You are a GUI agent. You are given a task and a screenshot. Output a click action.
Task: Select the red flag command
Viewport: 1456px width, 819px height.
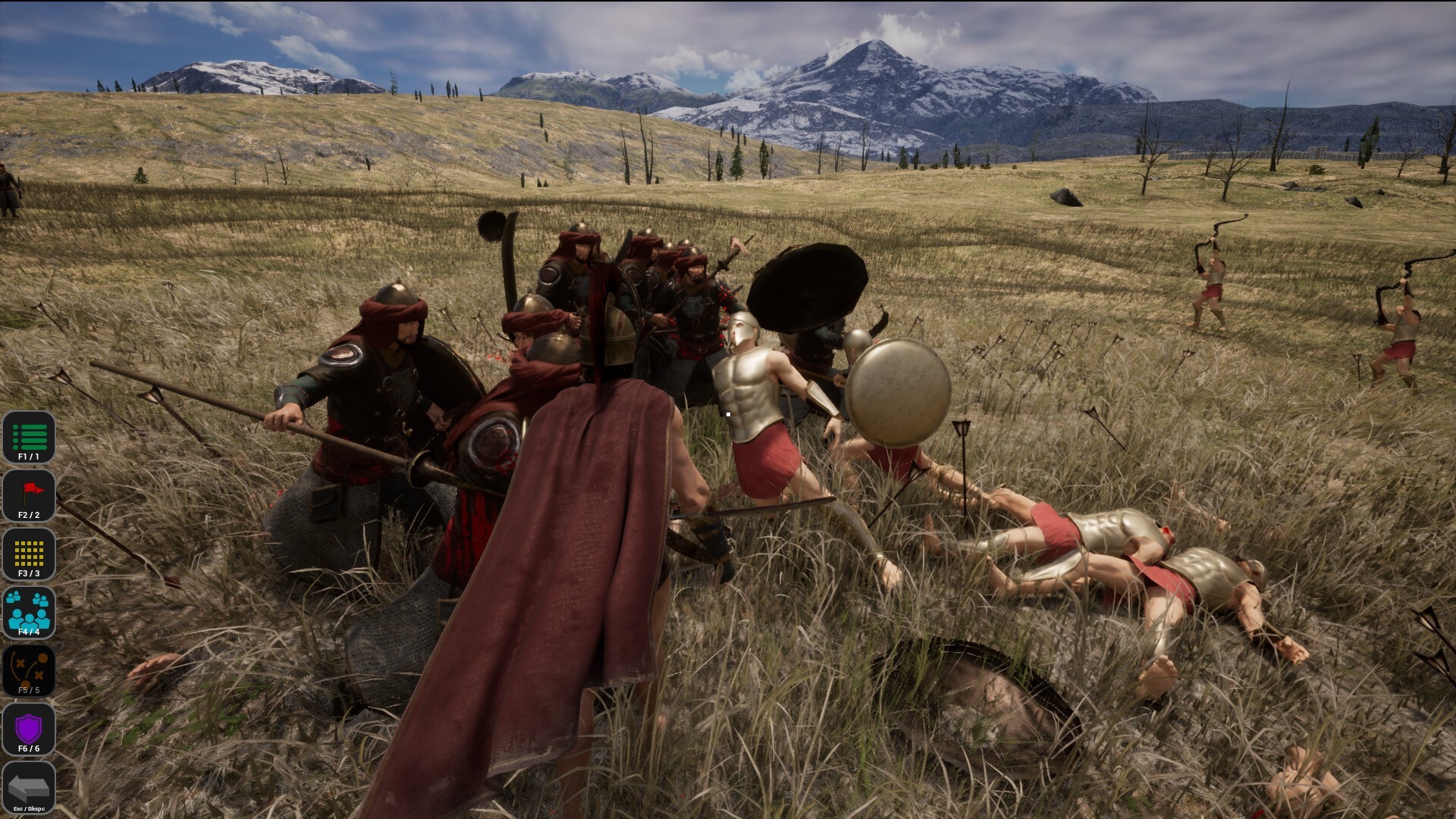(x=29, y=496)
